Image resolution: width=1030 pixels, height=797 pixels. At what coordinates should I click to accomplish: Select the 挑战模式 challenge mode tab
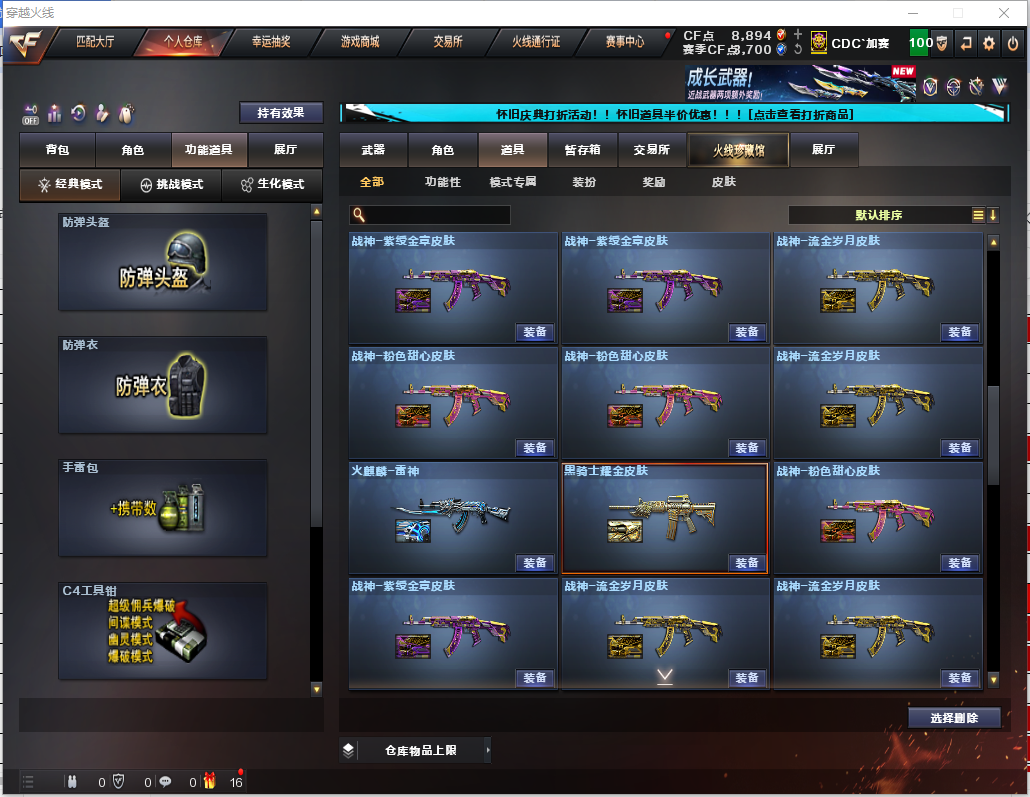(x=171, y=185)
